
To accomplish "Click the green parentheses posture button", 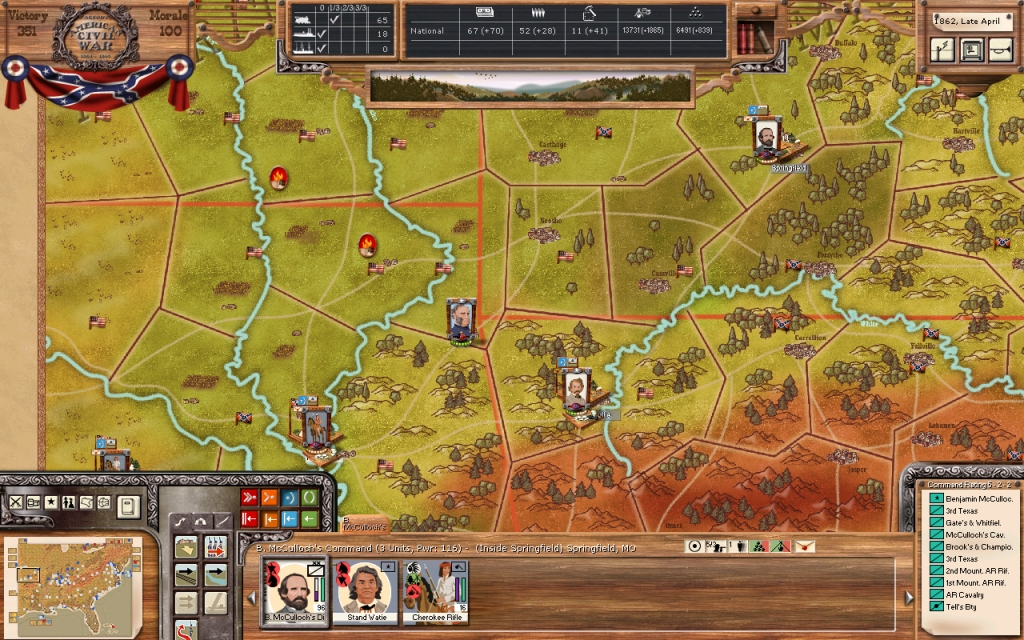I will point(310,497).
